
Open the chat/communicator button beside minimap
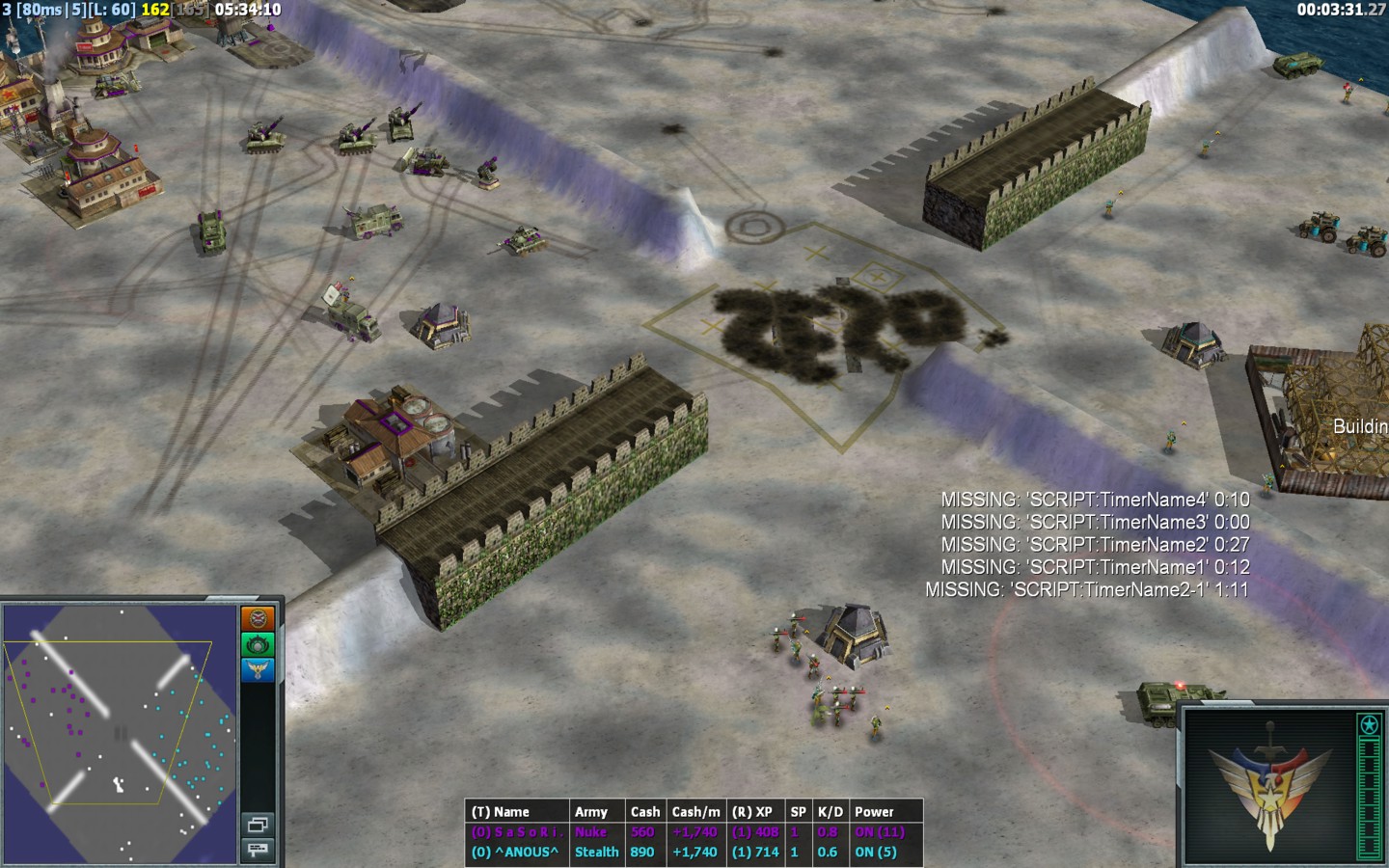pyautogui.click(x=258, y=849)
